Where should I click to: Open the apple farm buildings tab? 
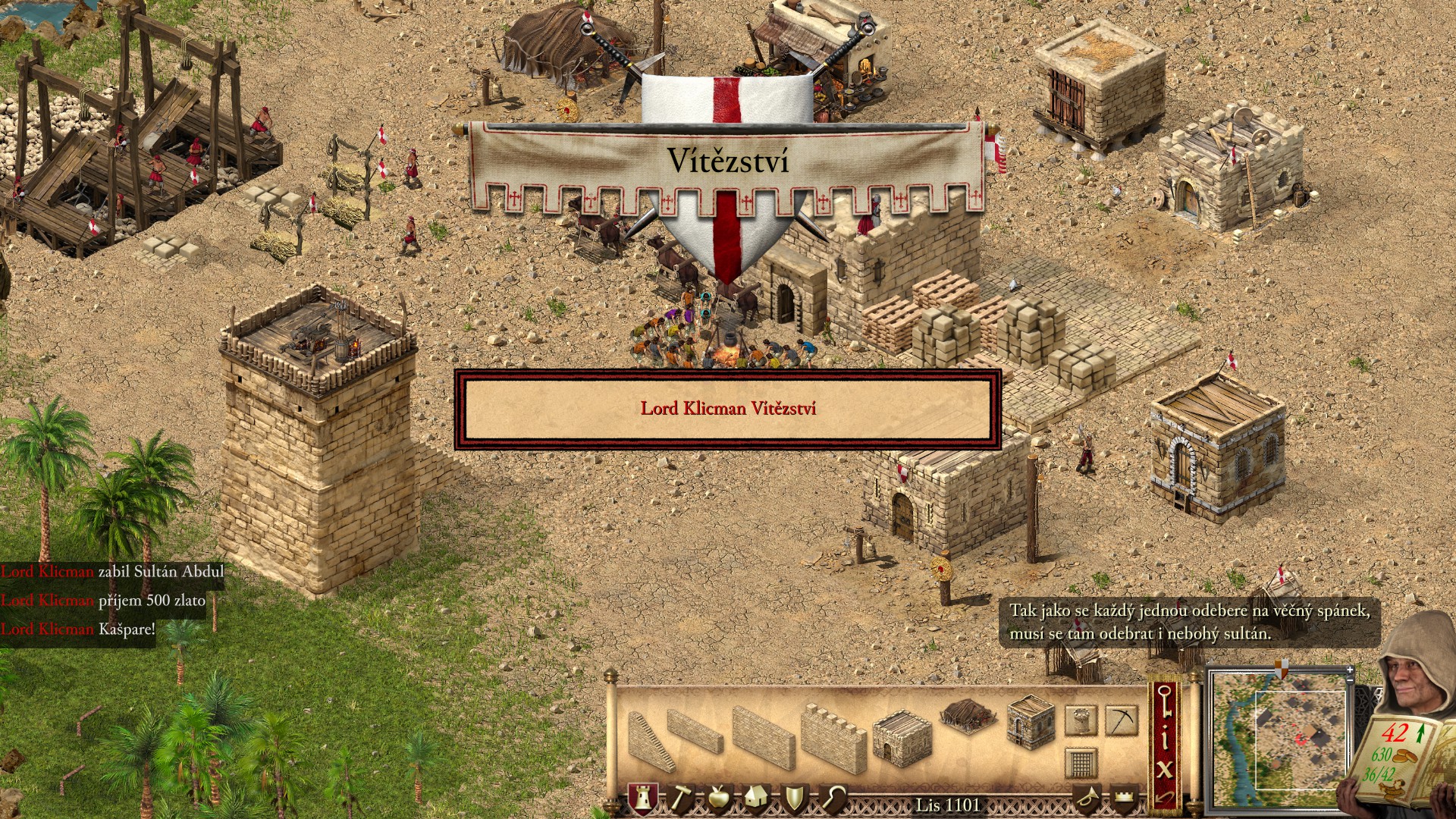(718, 798)
